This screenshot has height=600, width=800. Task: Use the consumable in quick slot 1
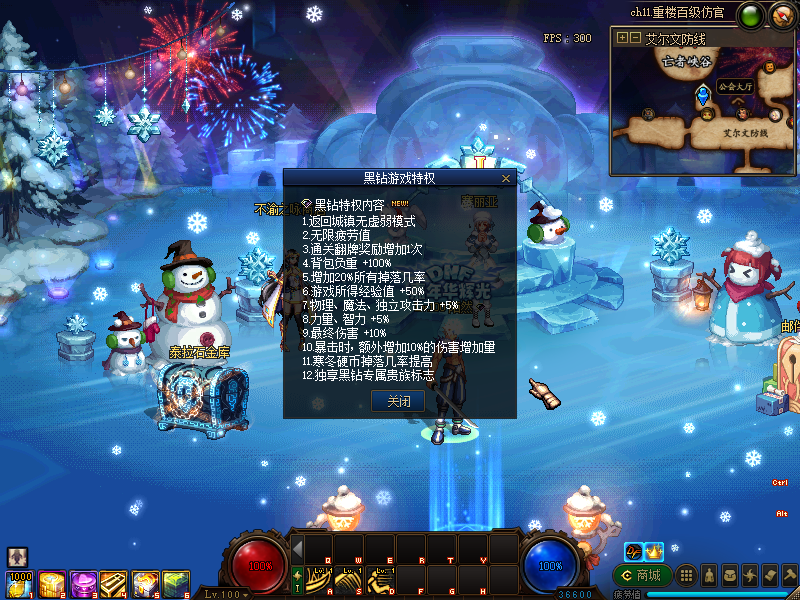click(19, 583)
